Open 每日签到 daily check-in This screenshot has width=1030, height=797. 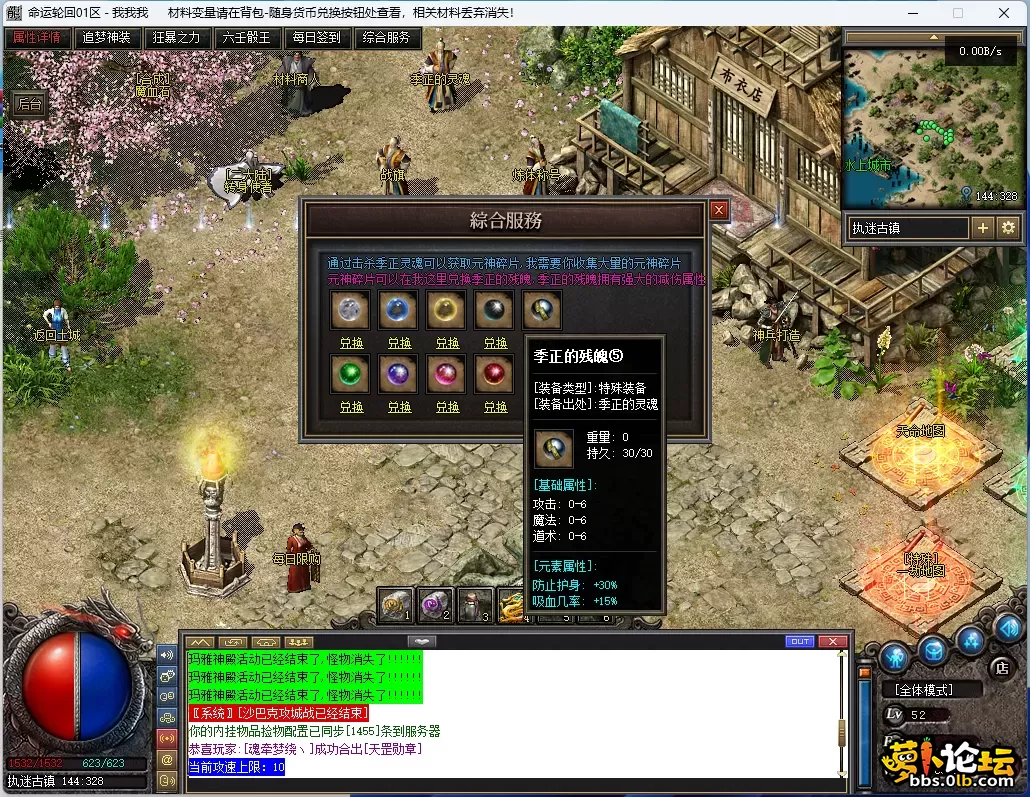point(317,38)
